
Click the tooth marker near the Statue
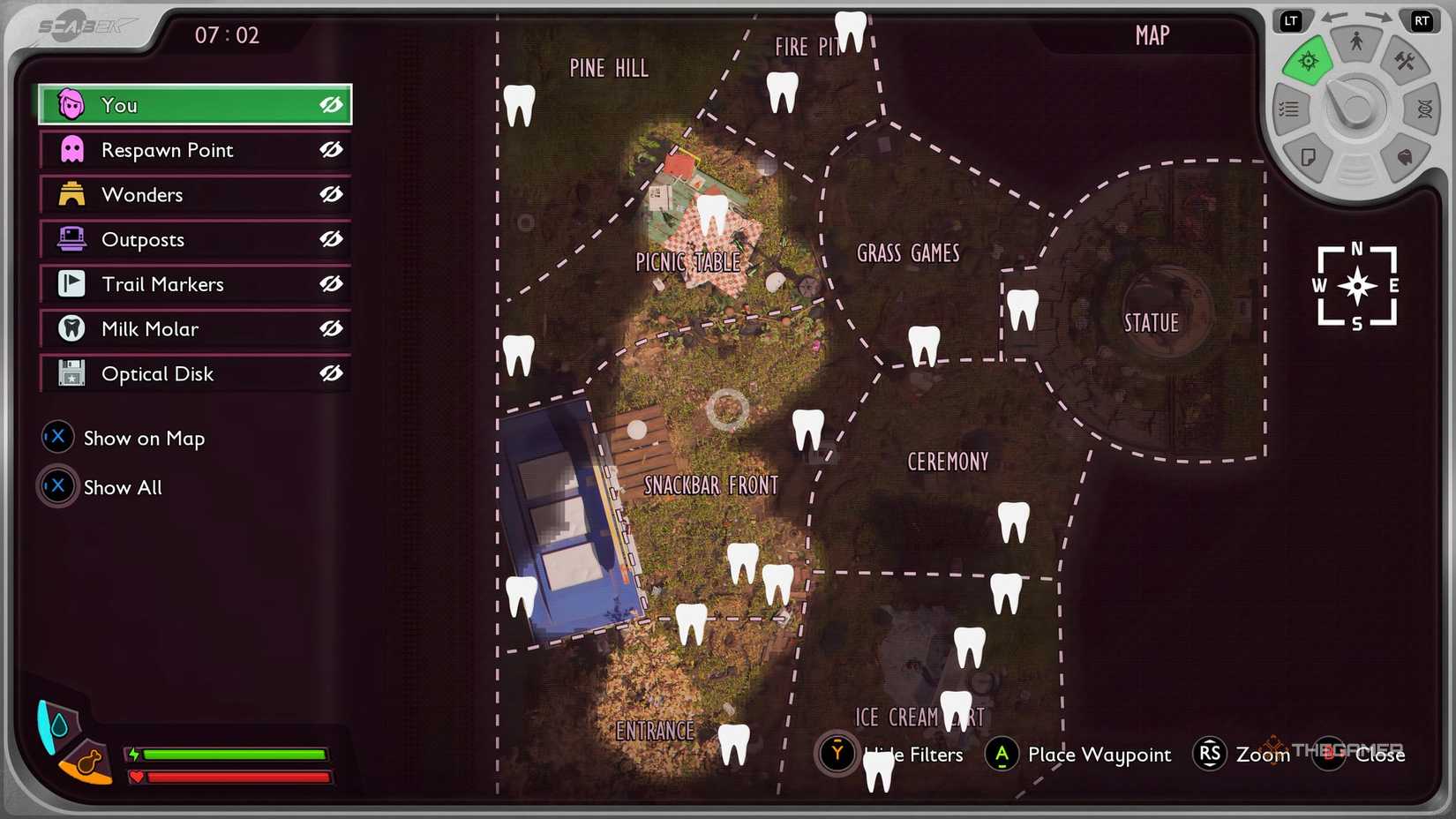tap(1022, 311)
